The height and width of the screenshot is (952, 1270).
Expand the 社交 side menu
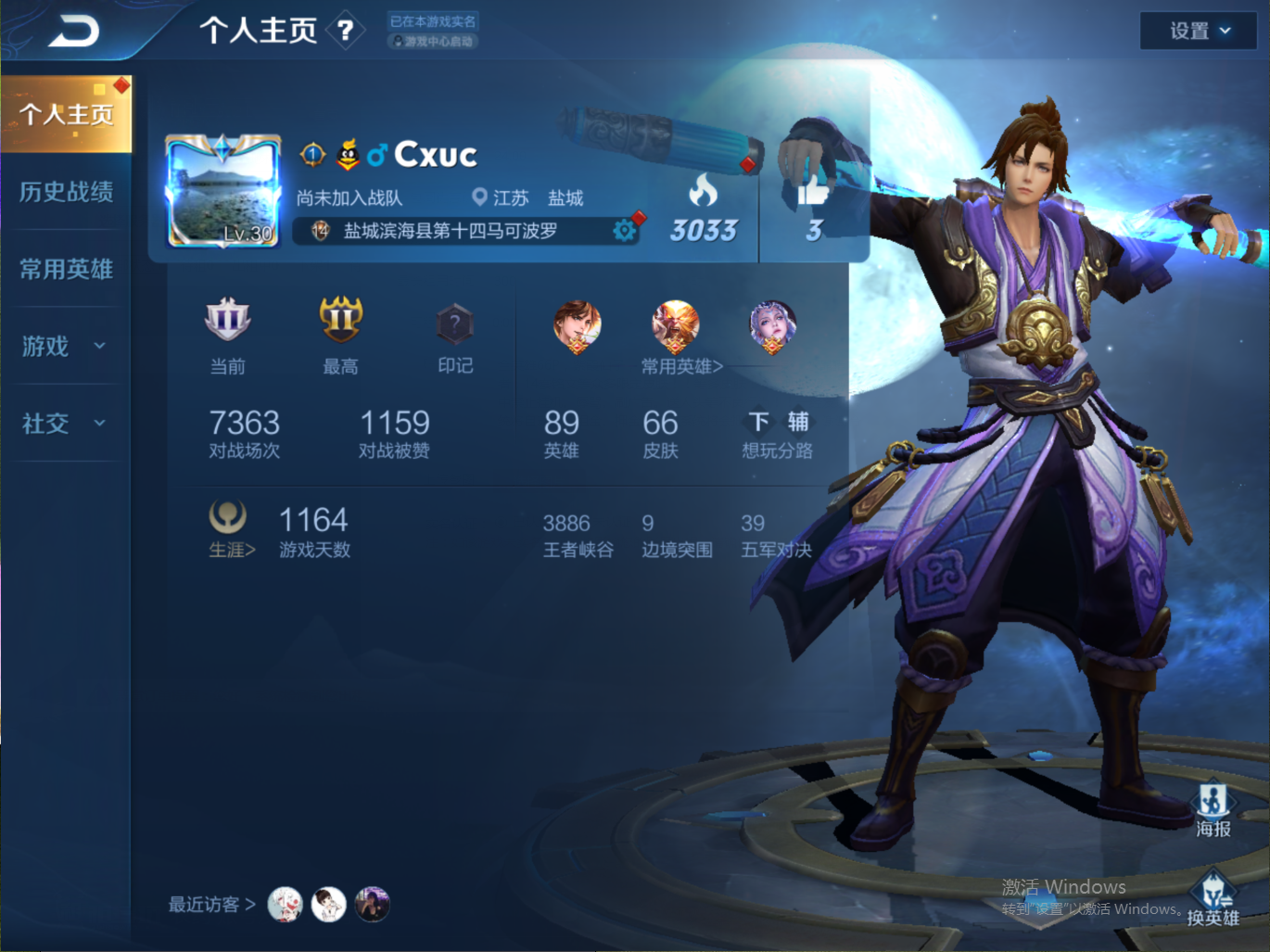[x=64, y=424]
